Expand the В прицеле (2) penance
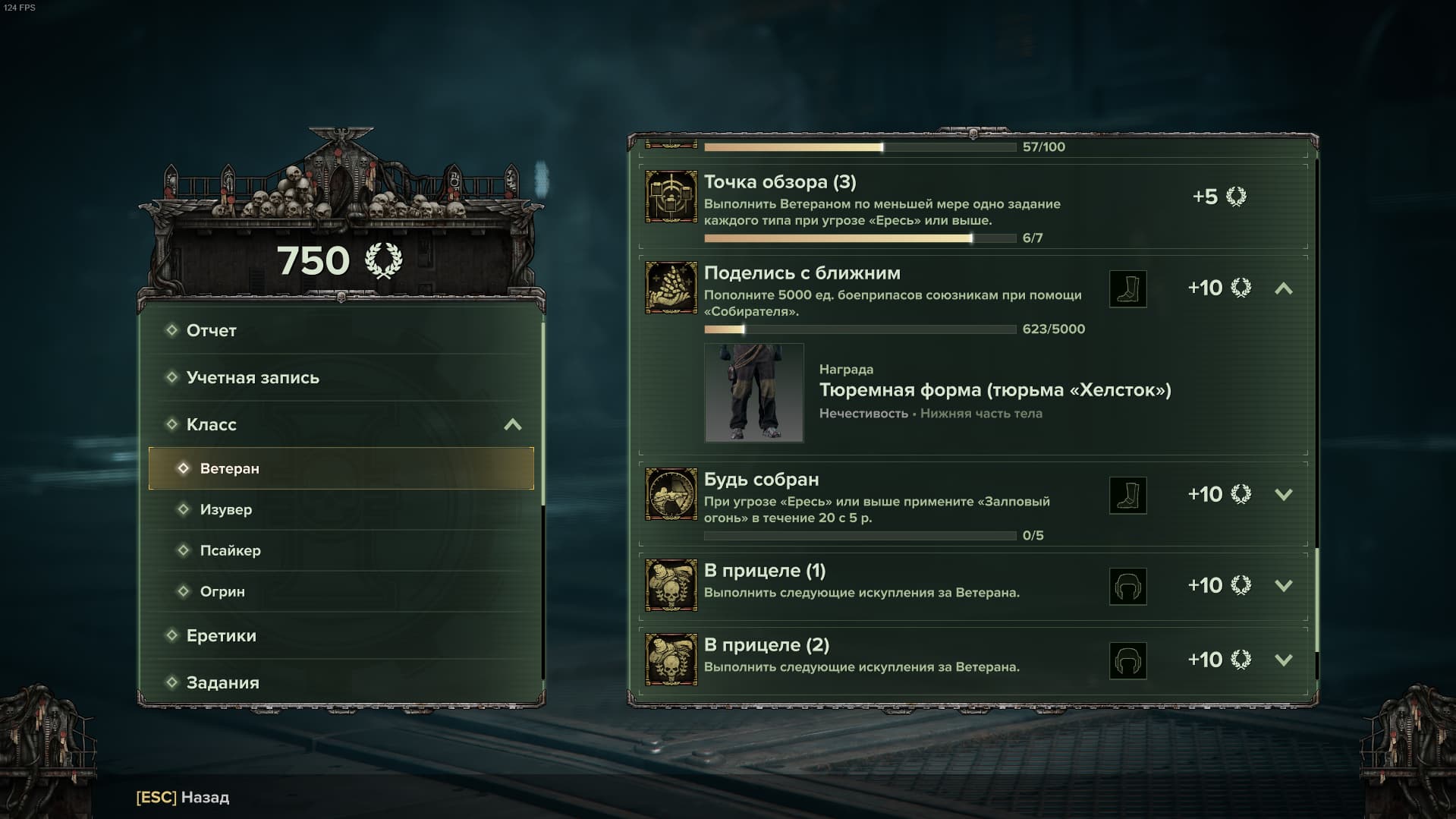 click(1283, 660)
